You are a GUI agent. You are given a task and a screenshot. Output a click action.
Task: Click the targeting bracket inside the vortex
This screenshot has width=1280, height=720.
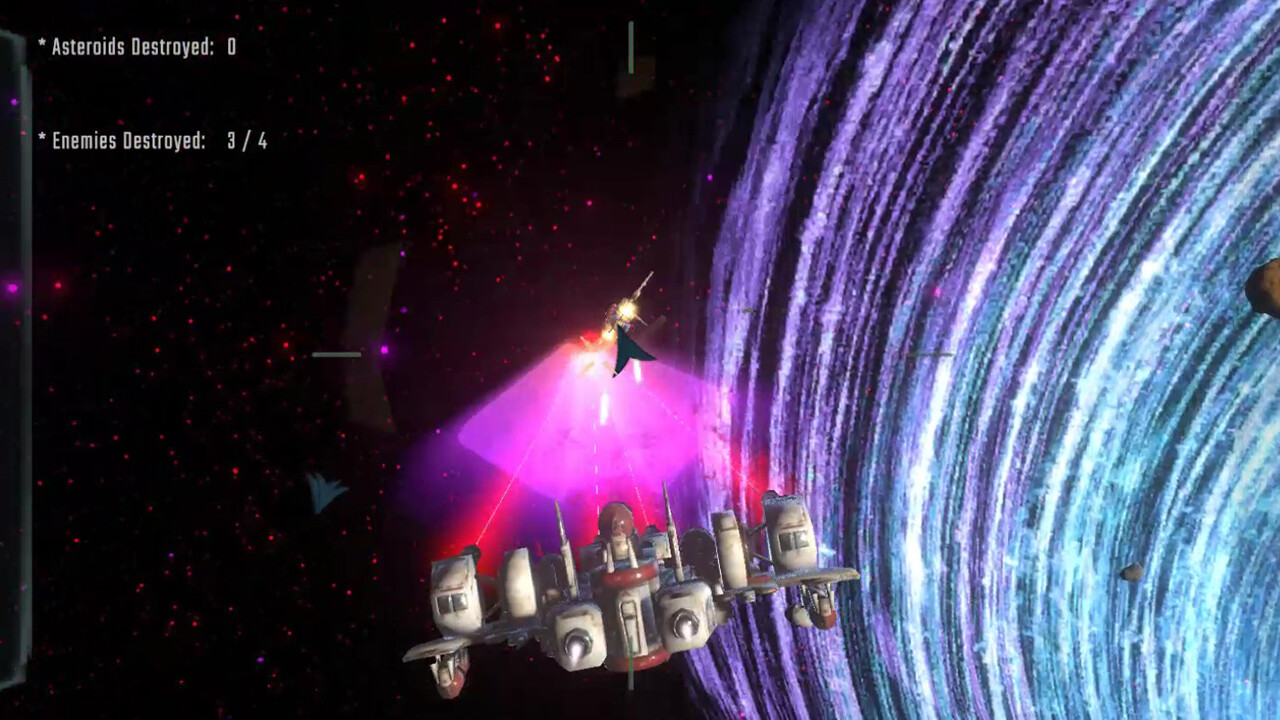(x=928, y=353)
